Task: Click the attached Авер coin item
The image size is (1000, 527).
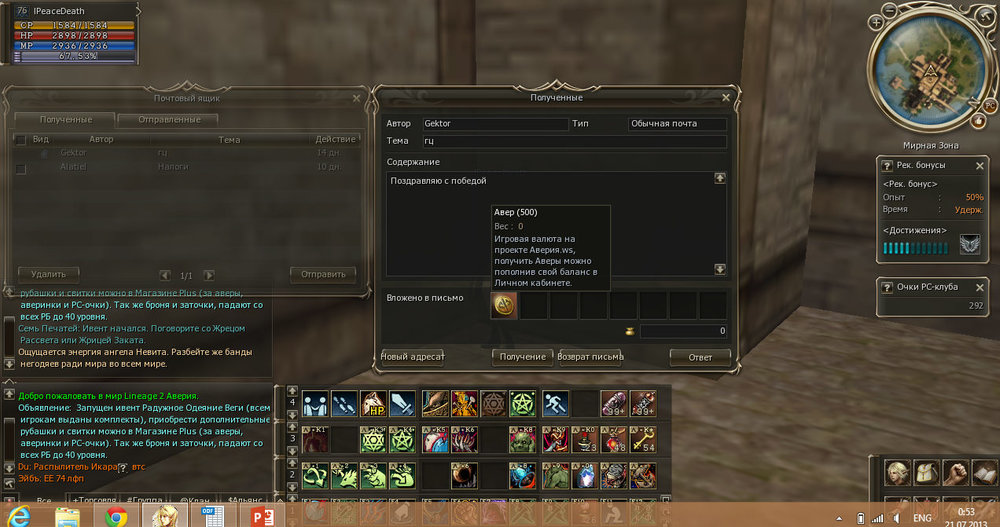Action: [504, 305]
